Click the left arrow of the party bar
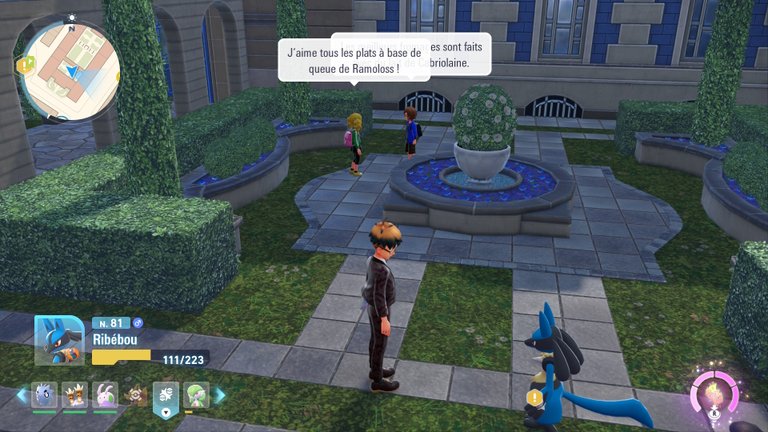 tap(21, 395)
